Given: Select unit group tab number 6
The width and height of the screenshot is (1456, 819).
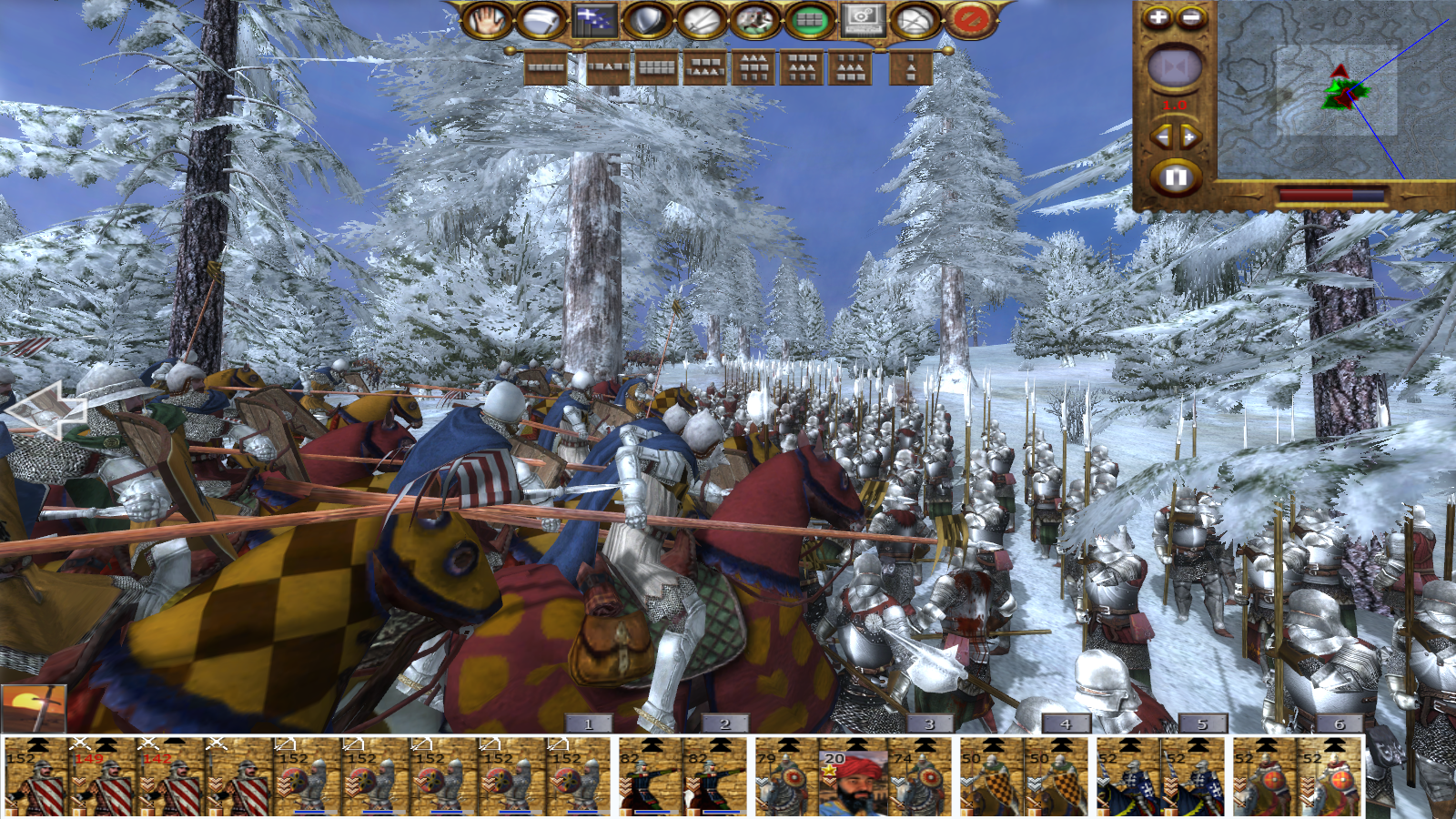Looking at the screenshot, I should click(1339, 724).
